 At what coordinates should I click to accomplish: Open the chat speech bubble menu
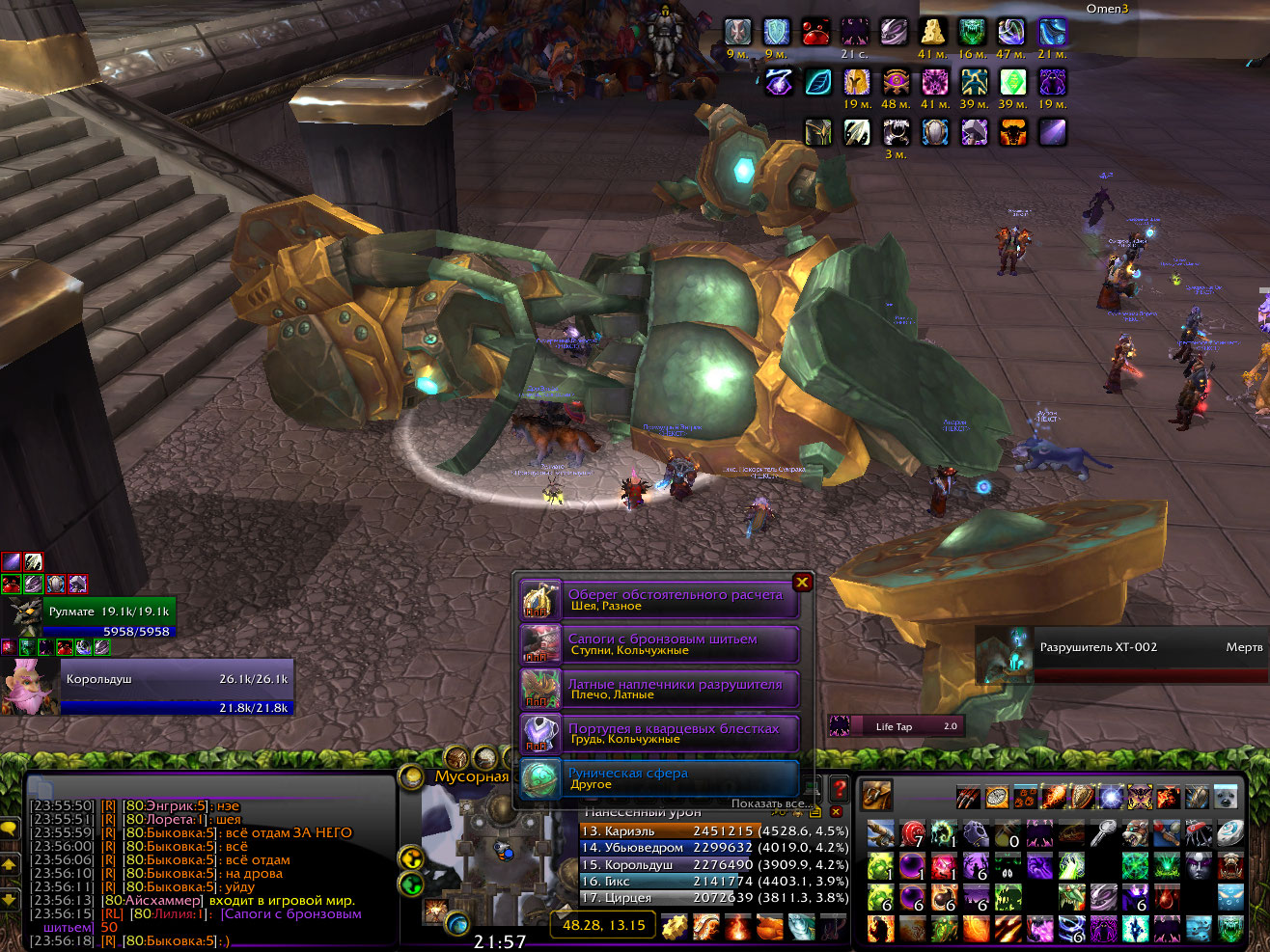pyautogui.click(x=10, y=829)
